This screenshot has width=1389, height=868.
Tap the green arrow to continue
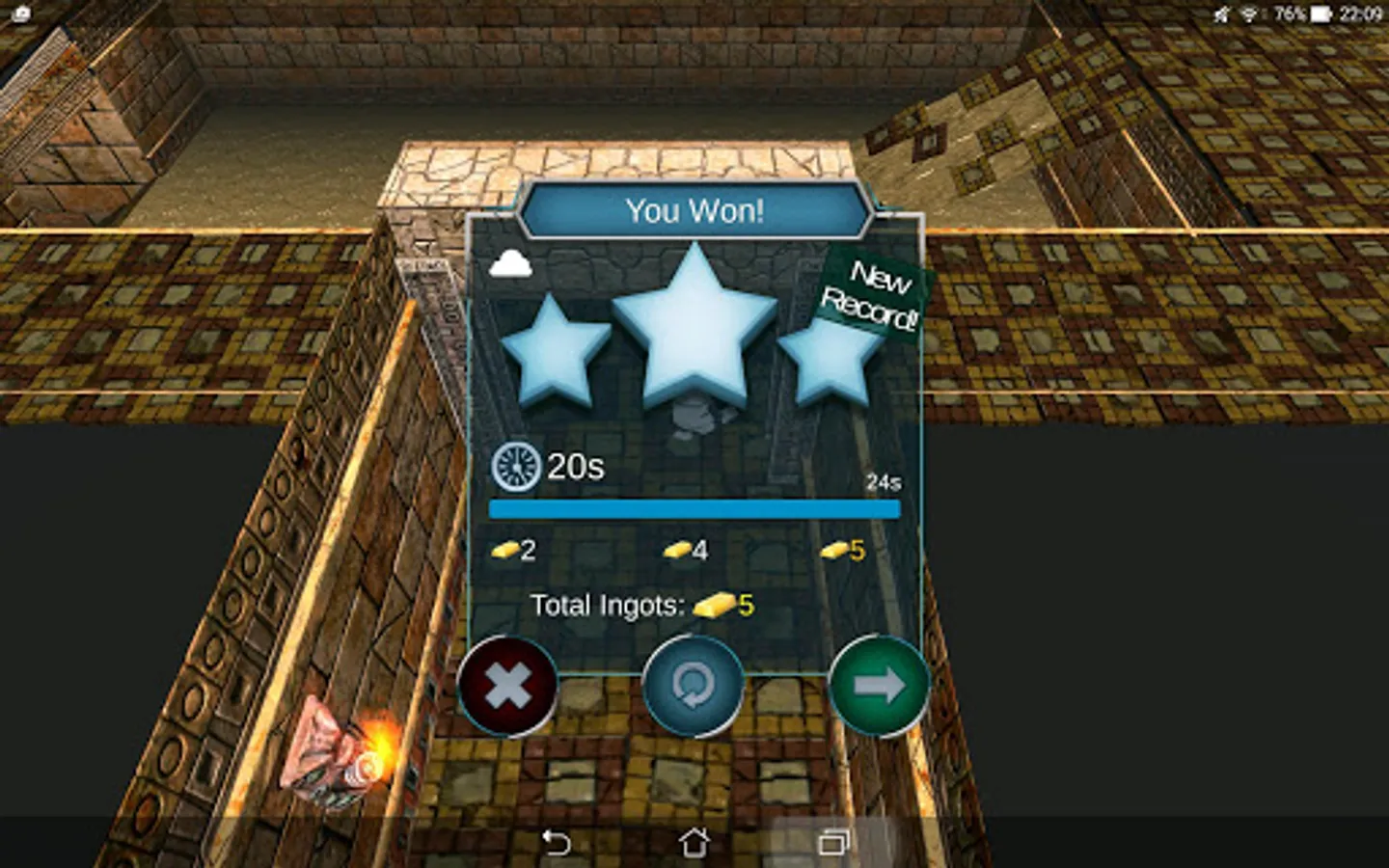pos(877,687)
